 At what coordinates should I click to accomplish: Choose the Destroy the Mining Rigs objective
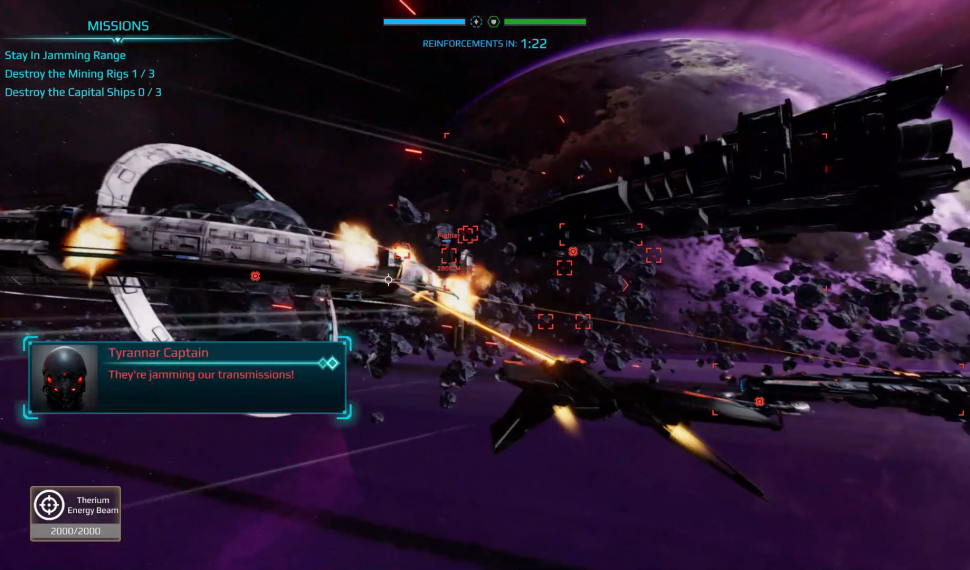[x=79, y=74]
